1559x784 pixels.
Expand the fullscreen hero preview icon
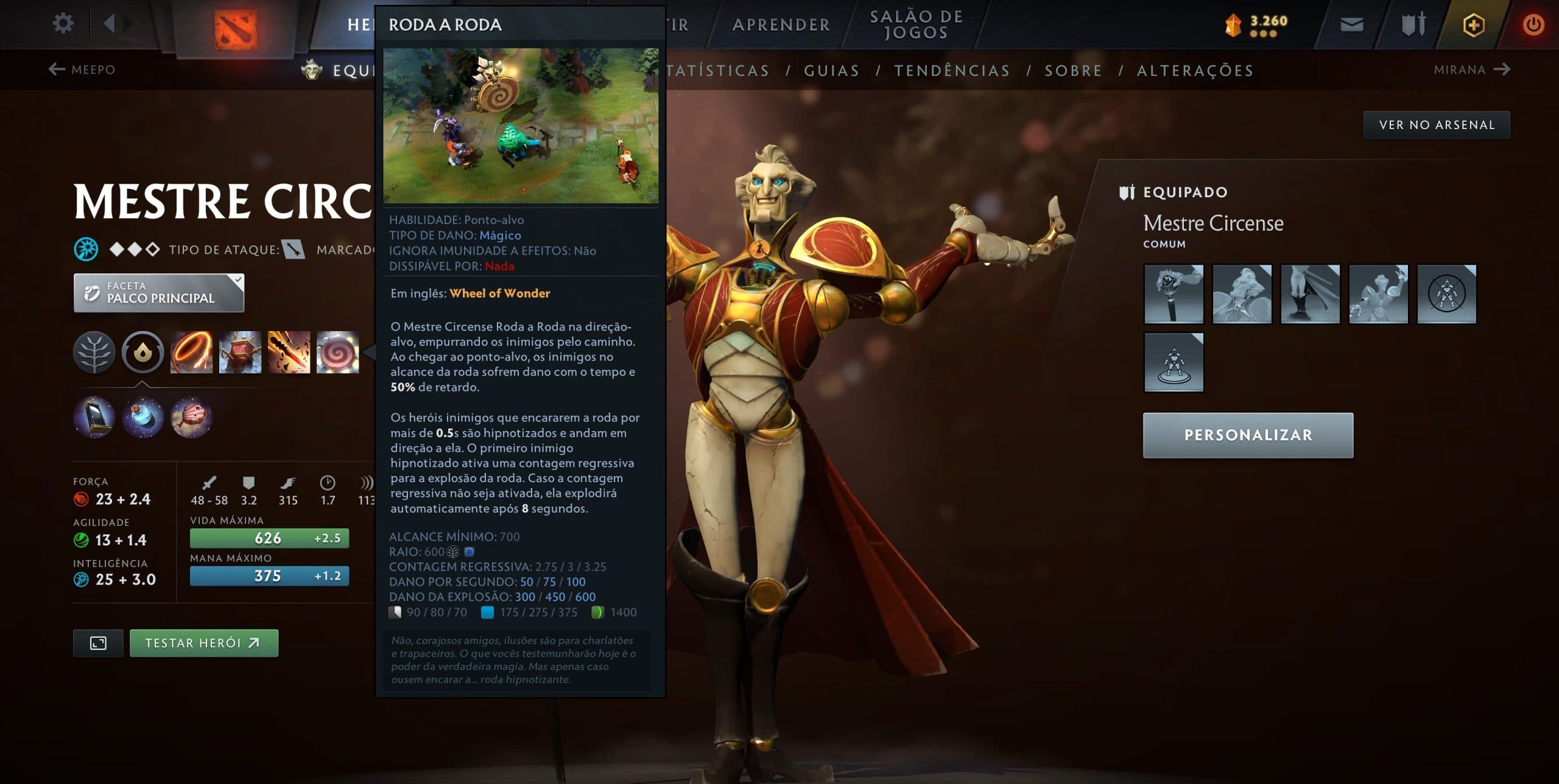(x=98, y=642)
